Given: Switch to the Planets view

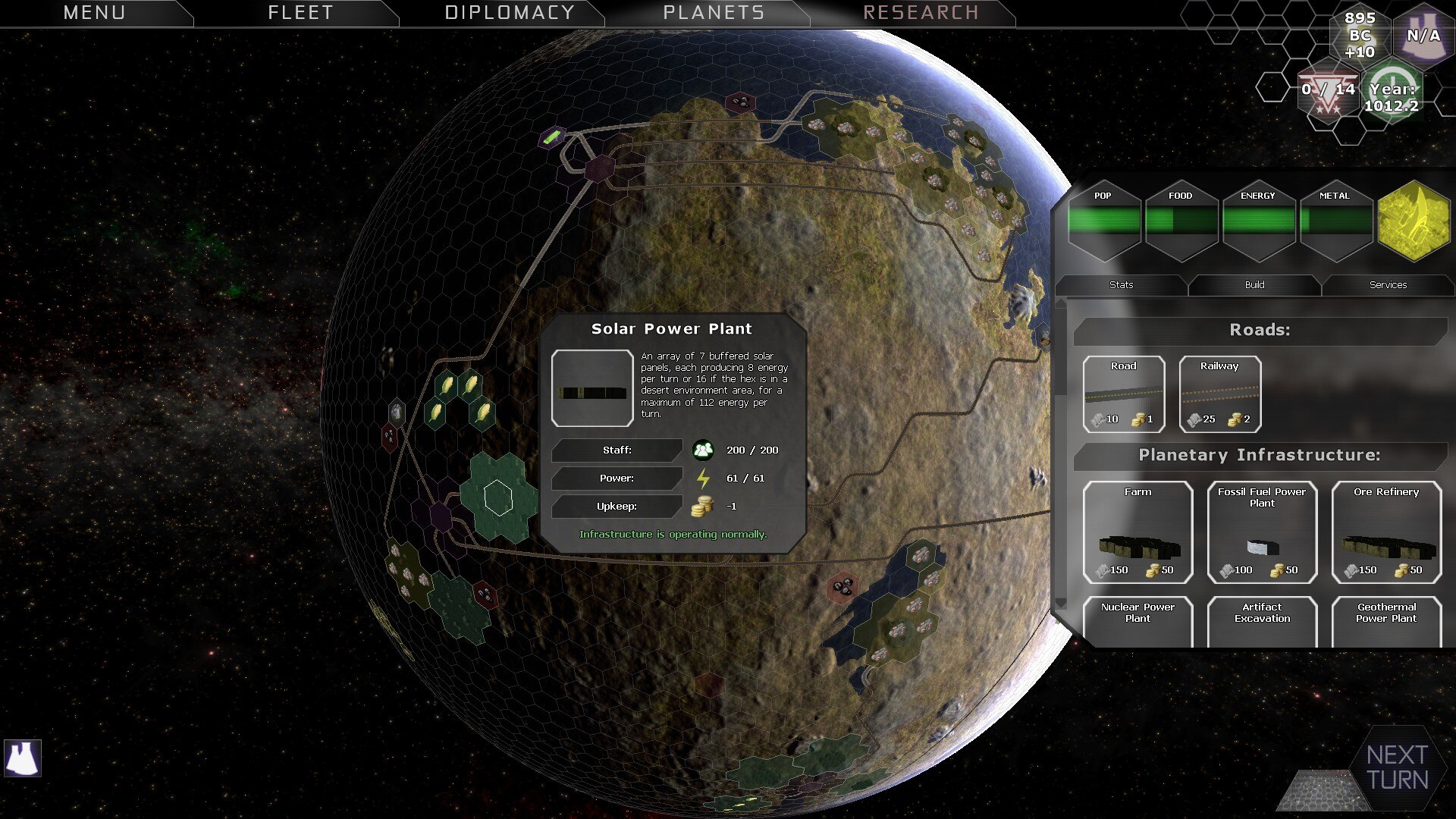Looking at the screenshot, I should (714, 13).
